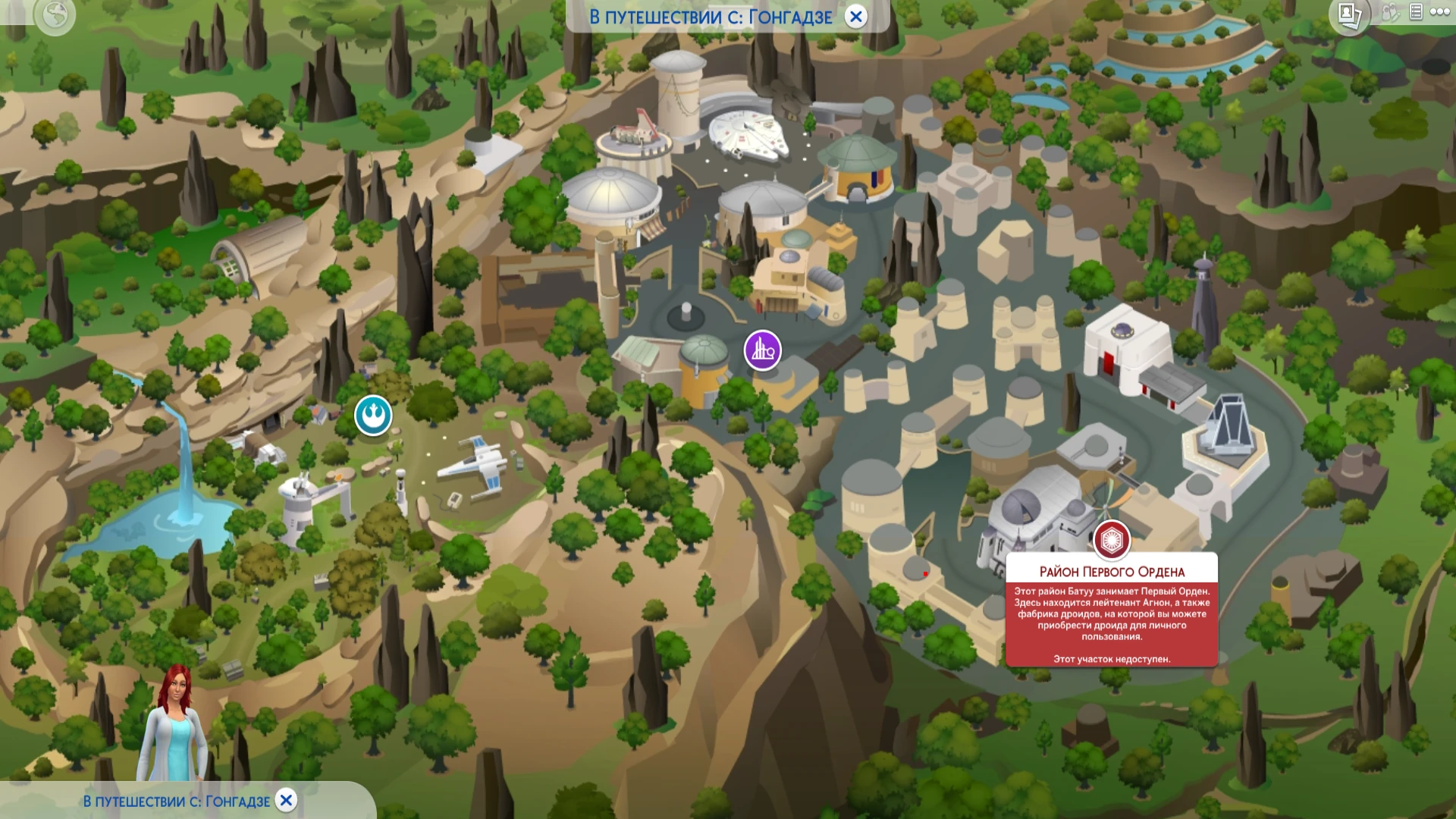Select the purple Black Spire Outpost marker
The height and width of the screenshot is (819, 1456).
(x=761, y=350)
